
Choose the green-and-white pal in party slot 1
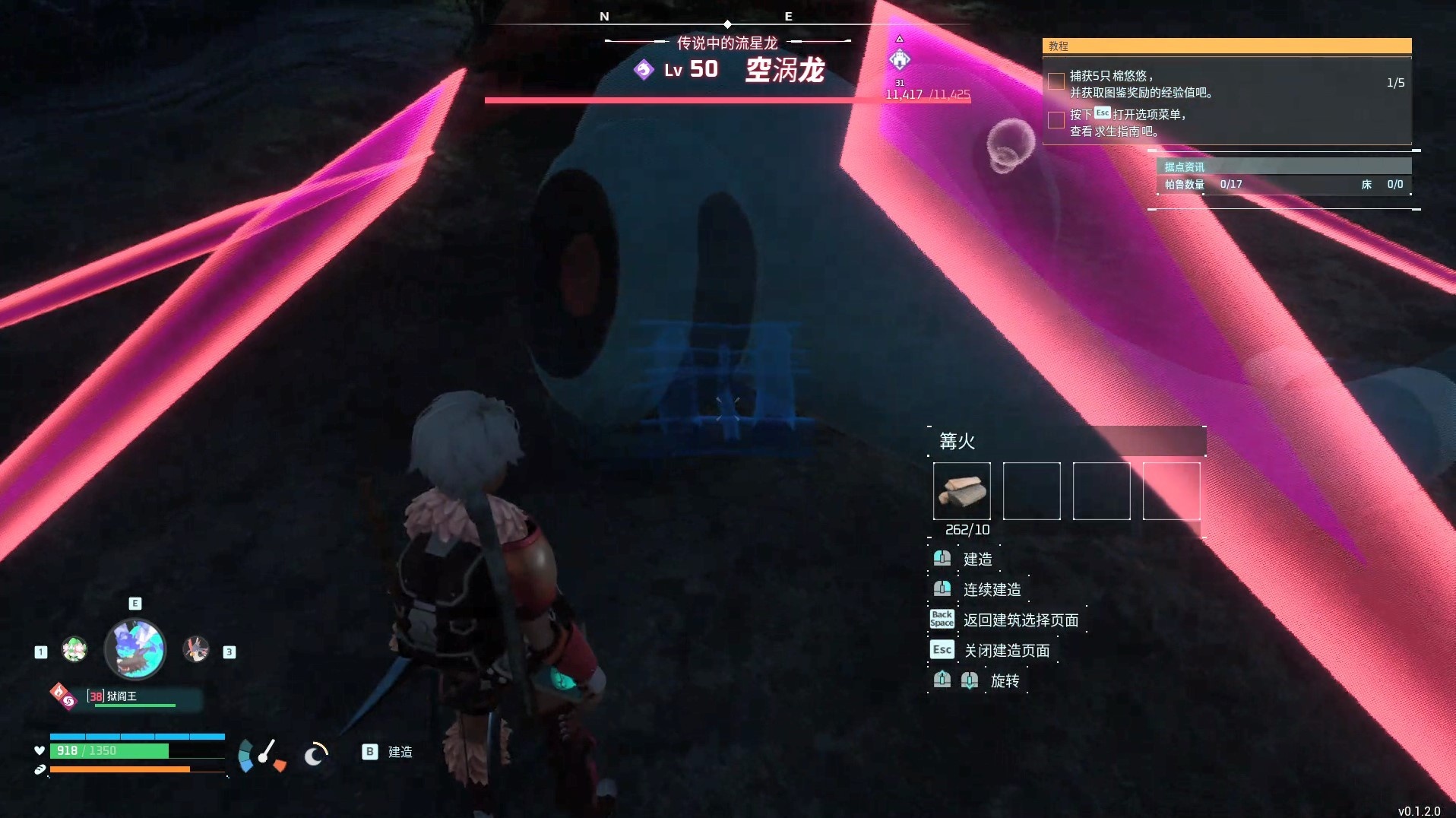point(74,650)
